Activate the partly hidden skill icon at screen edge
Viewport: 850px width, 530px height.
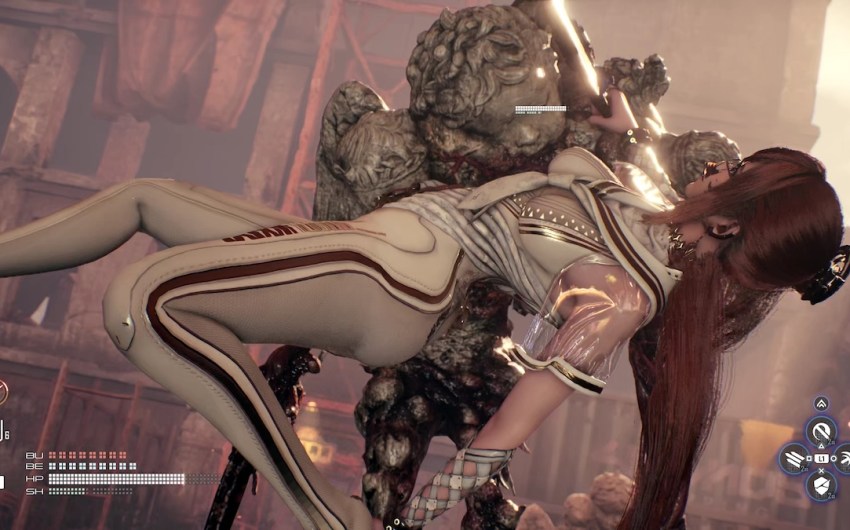[x=844, y=459]
